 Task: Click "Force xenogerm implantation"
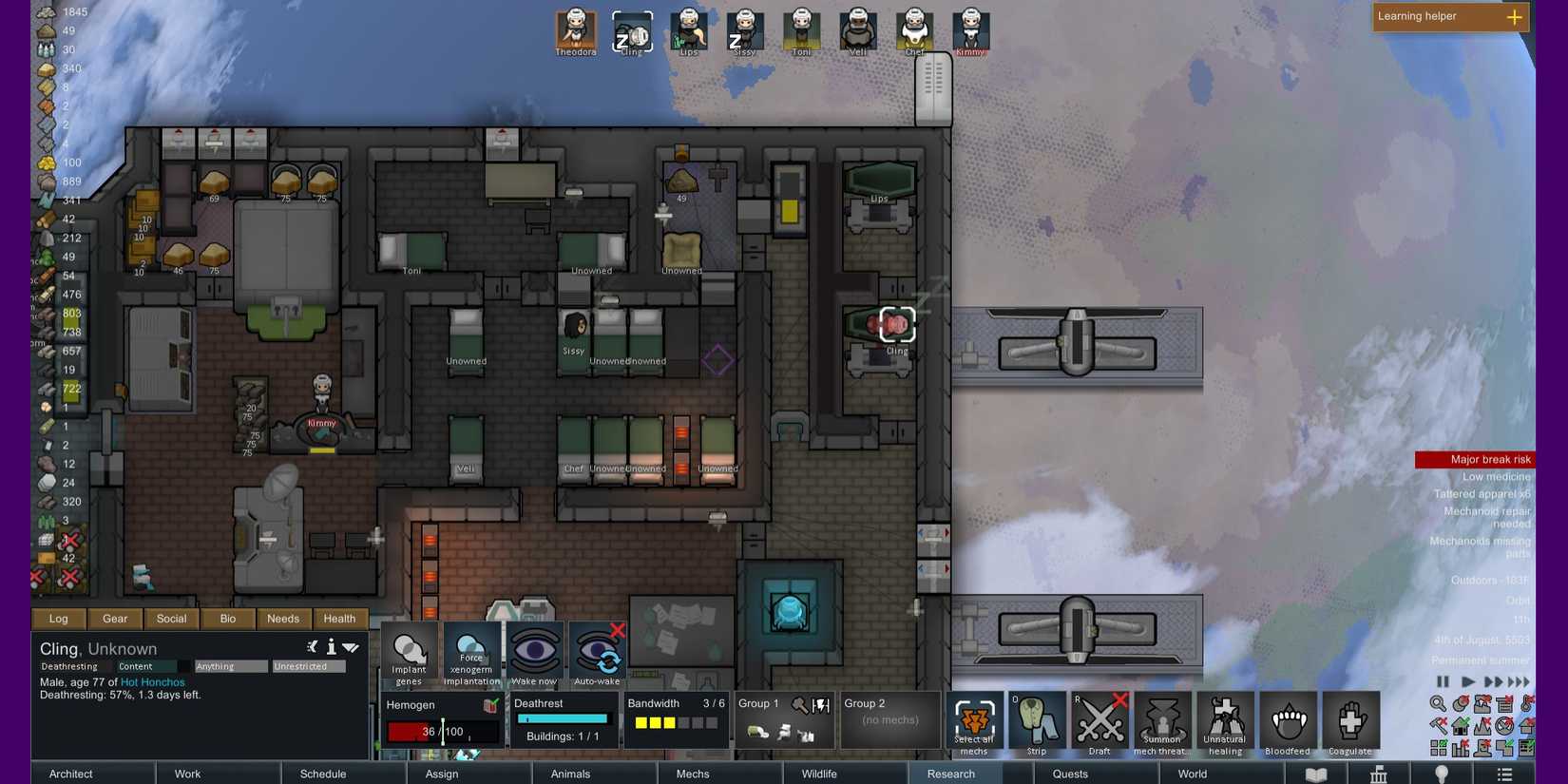point(471,653)
